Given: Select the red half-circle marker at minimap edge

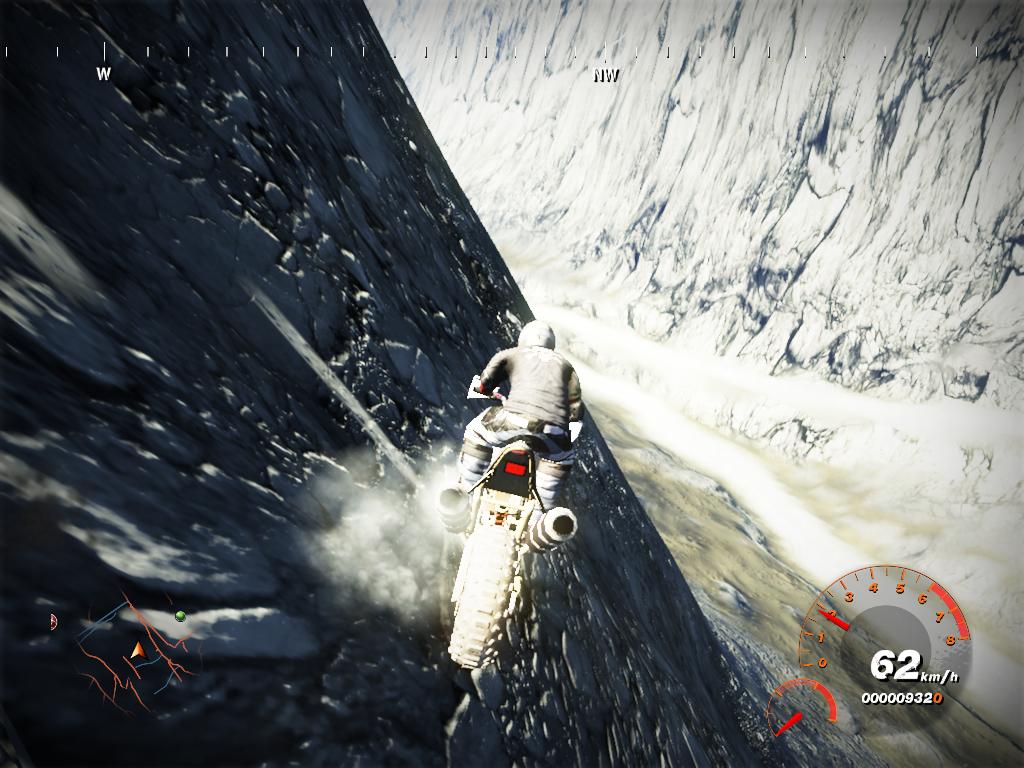Looking at the screenshot, I should (x=54, y=621).
